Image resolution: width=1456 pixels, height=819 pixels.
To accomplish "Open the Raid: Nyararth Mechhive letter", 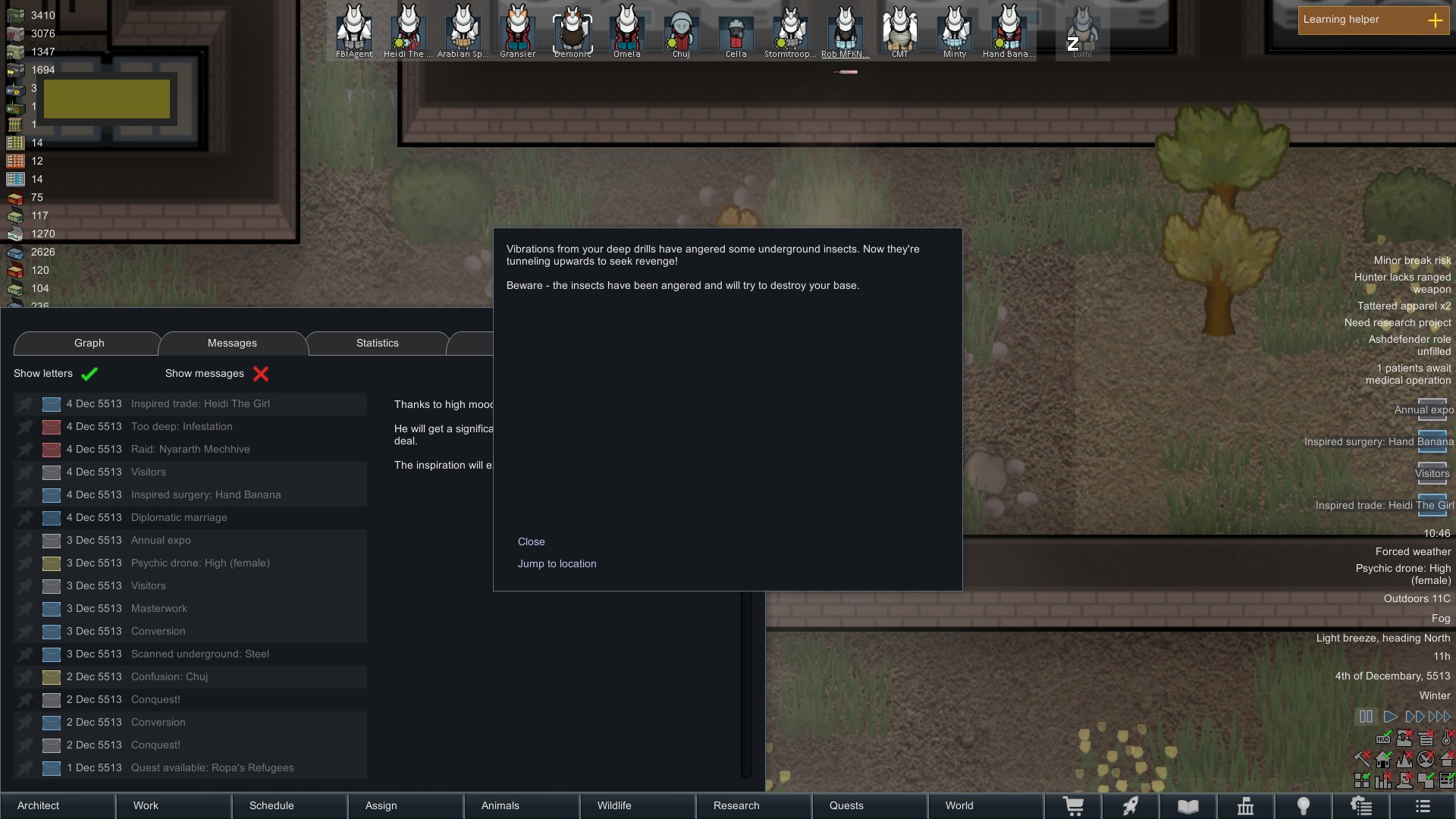I will tap(190, 450).
